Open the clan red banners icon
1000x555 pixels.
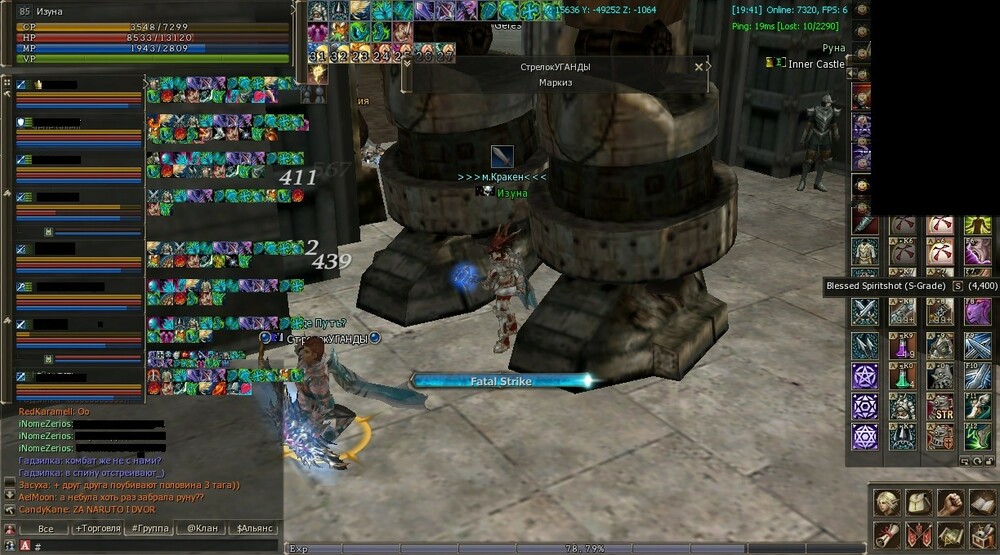(918, 534)
